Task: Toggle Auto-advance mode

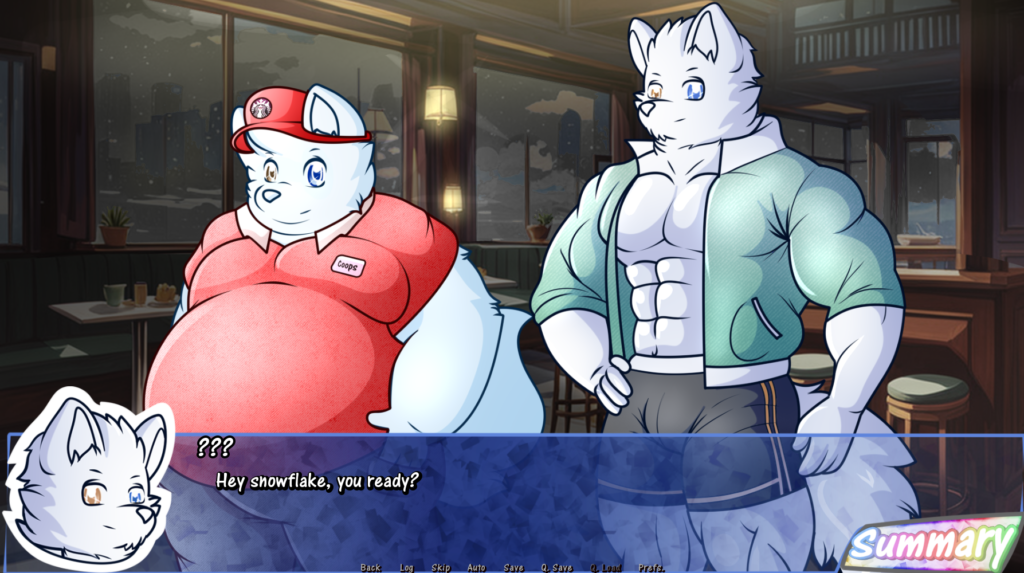Action: pos(476,567)
